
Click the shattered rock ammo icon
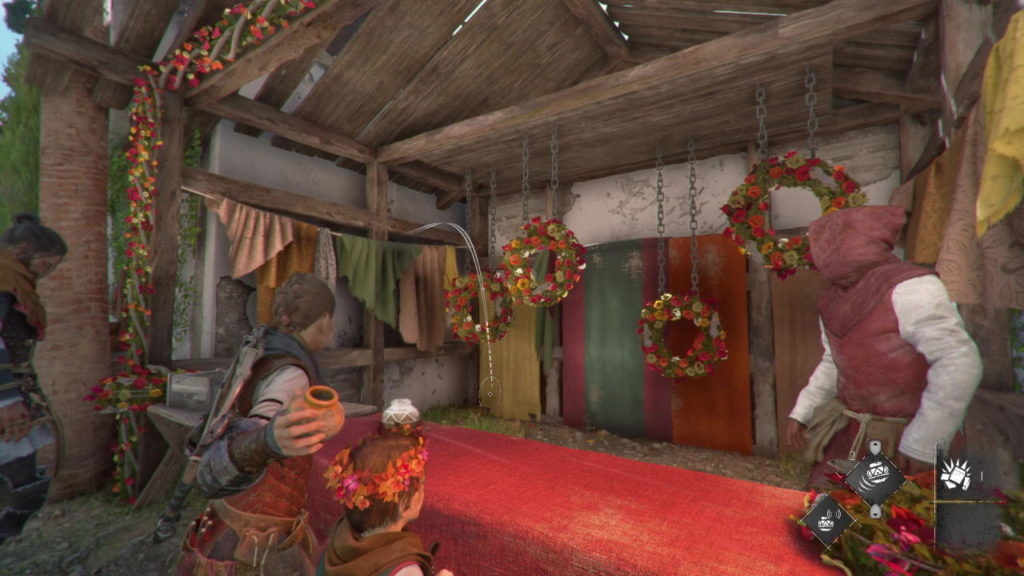956,474
